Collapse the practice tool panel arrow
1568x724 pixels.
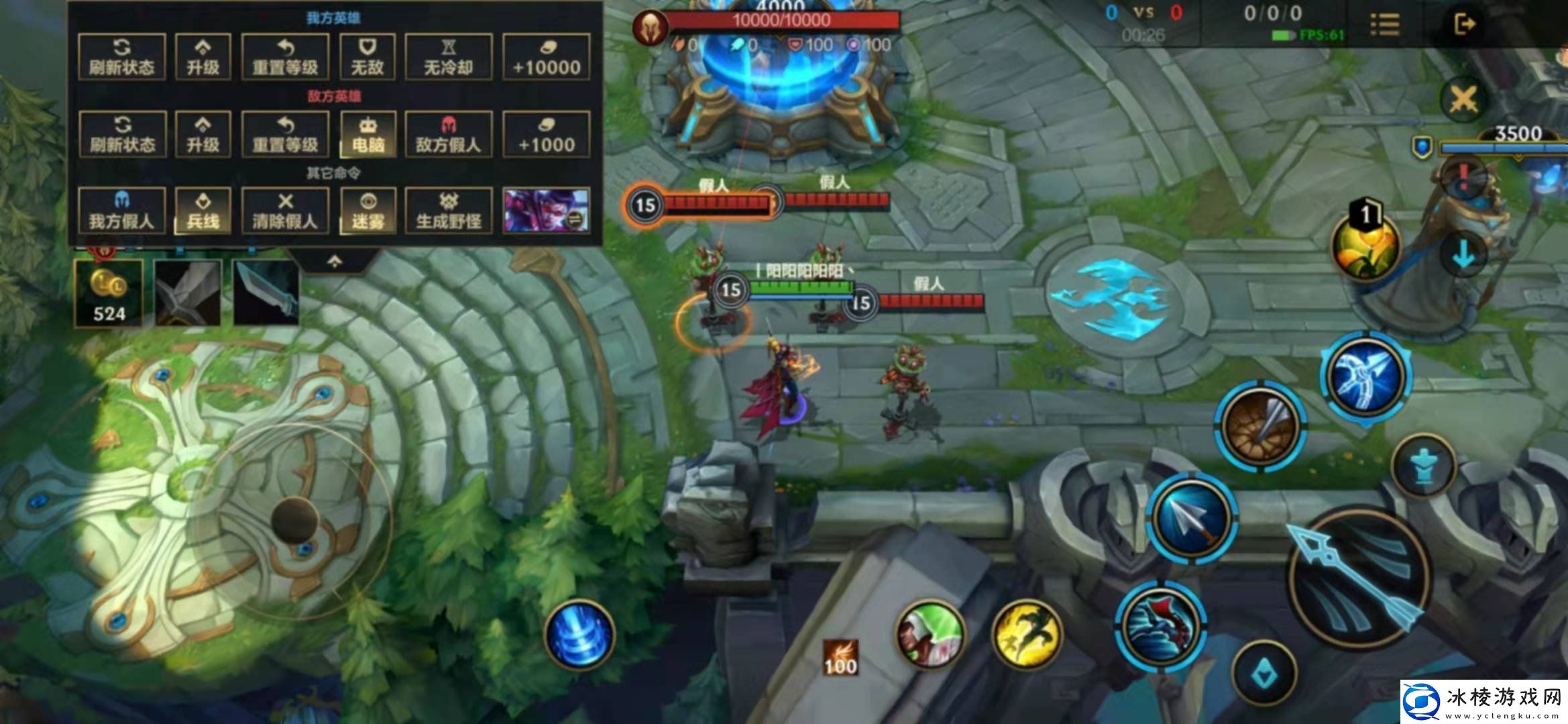335,262
